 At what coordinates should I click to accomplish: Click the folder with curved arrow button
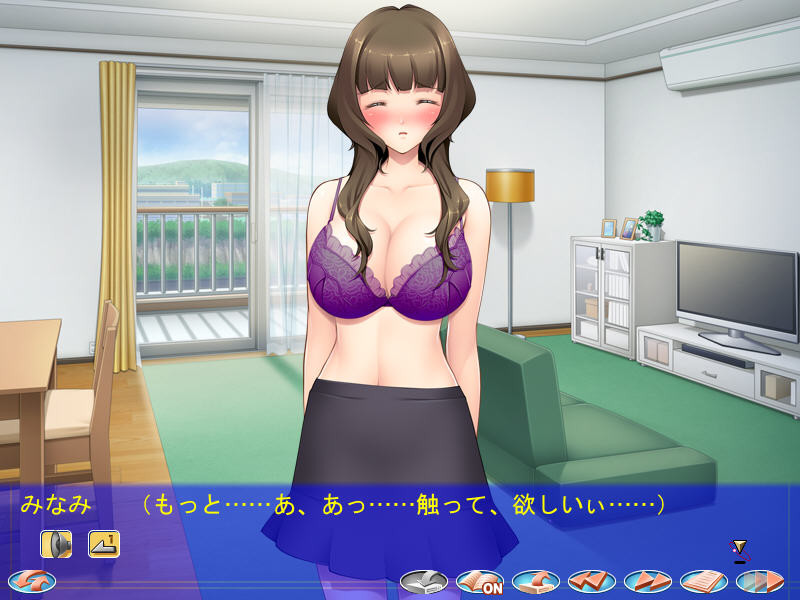(536, 581)
